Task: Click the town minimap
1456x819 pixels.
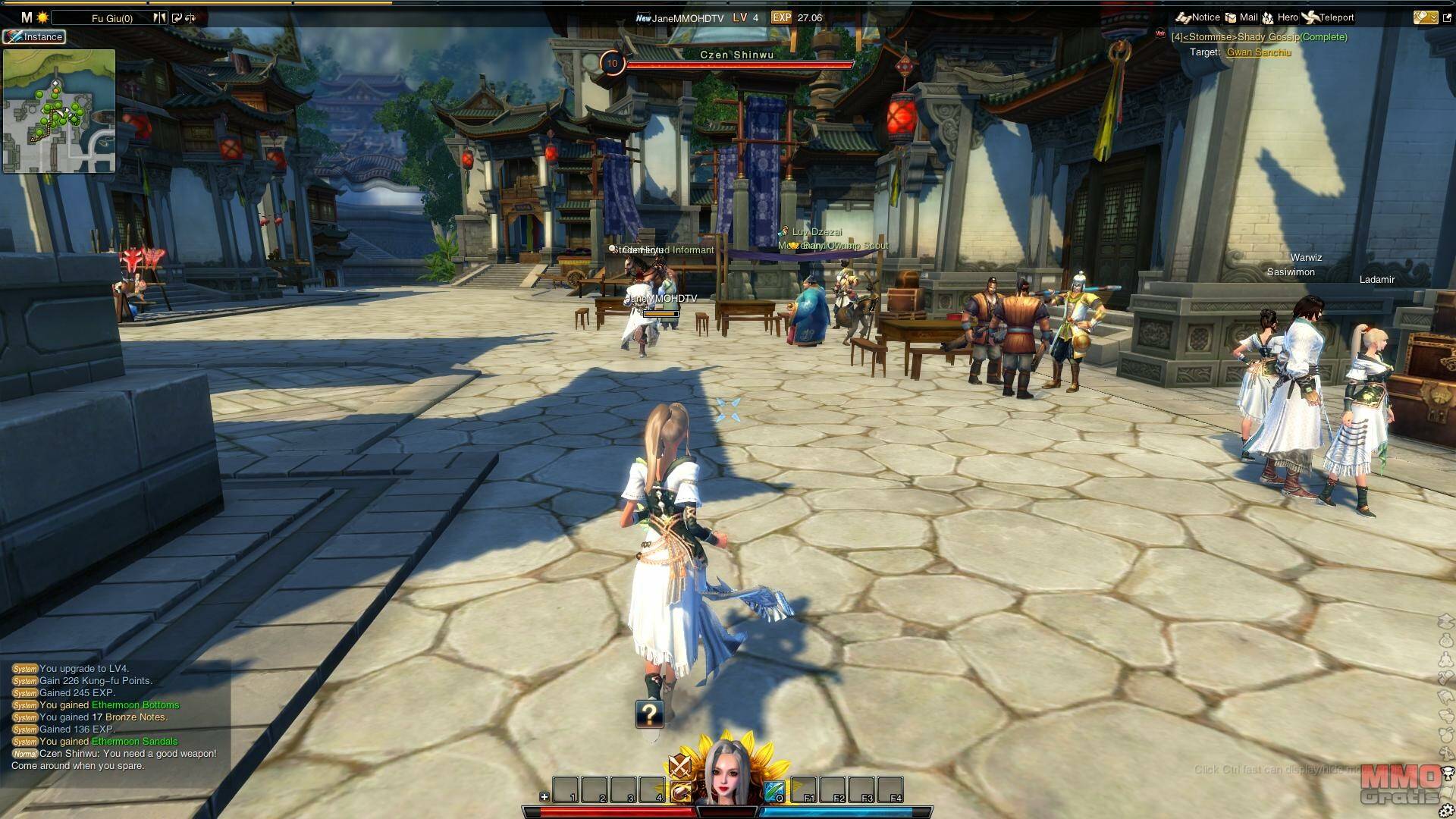Action: coord(59,111)
